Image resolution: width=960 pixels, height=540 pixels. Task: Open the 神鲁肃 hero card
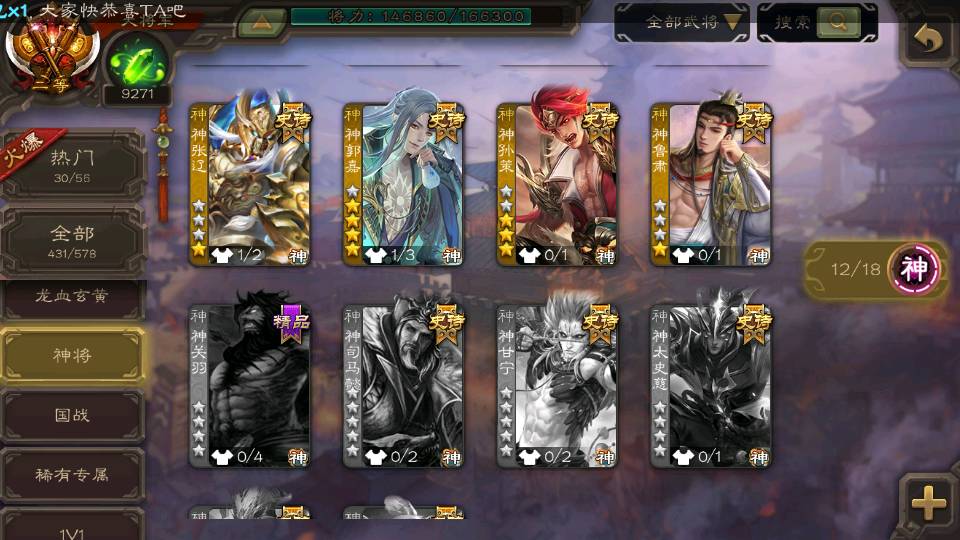(x=710, y=184)
